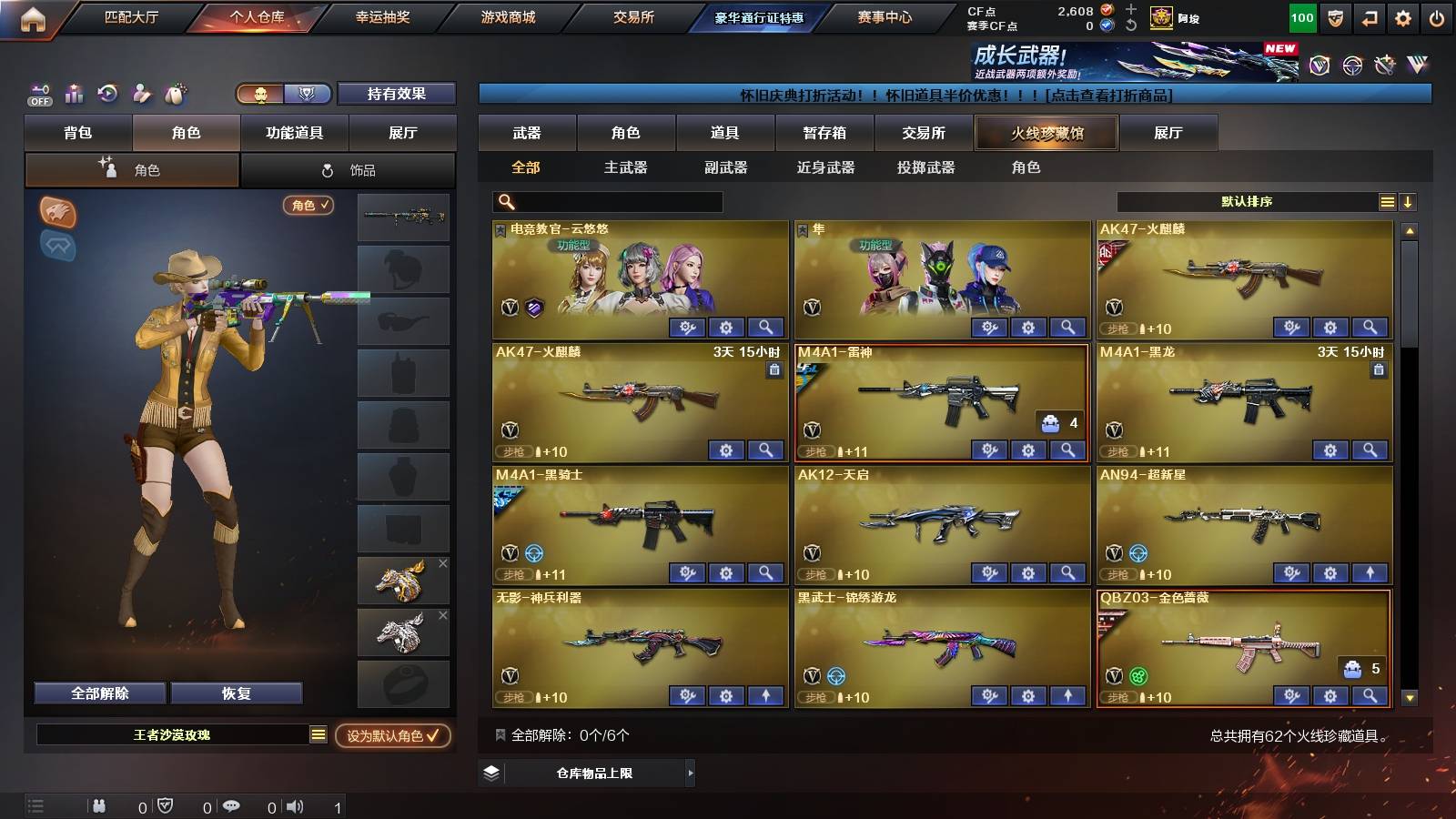Open the list menu beside 王者沙漠玫瑰 name field

click(x=317, y=734)
